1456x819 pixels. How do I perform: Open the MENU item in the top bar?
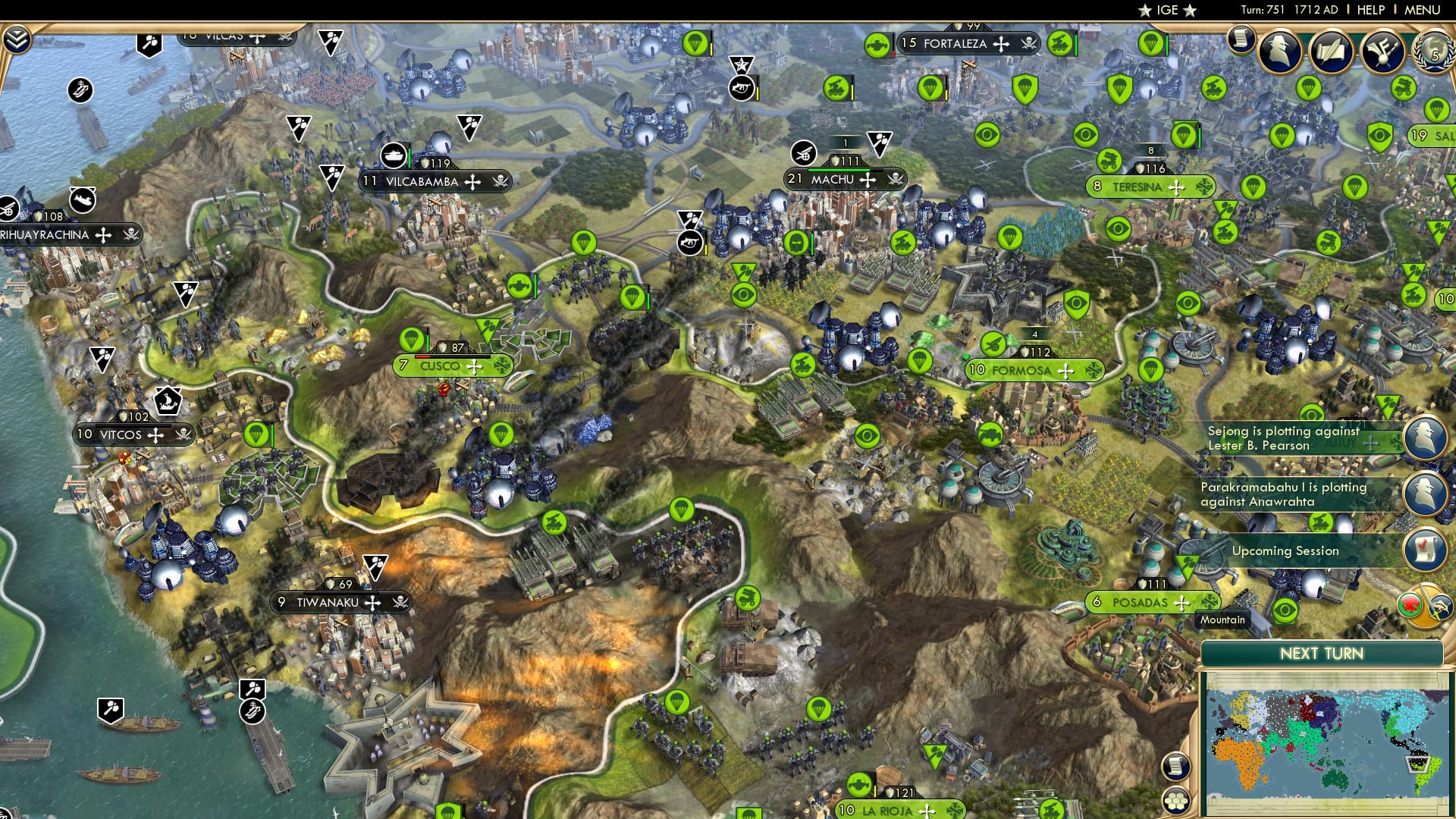tap(1423, 10)
